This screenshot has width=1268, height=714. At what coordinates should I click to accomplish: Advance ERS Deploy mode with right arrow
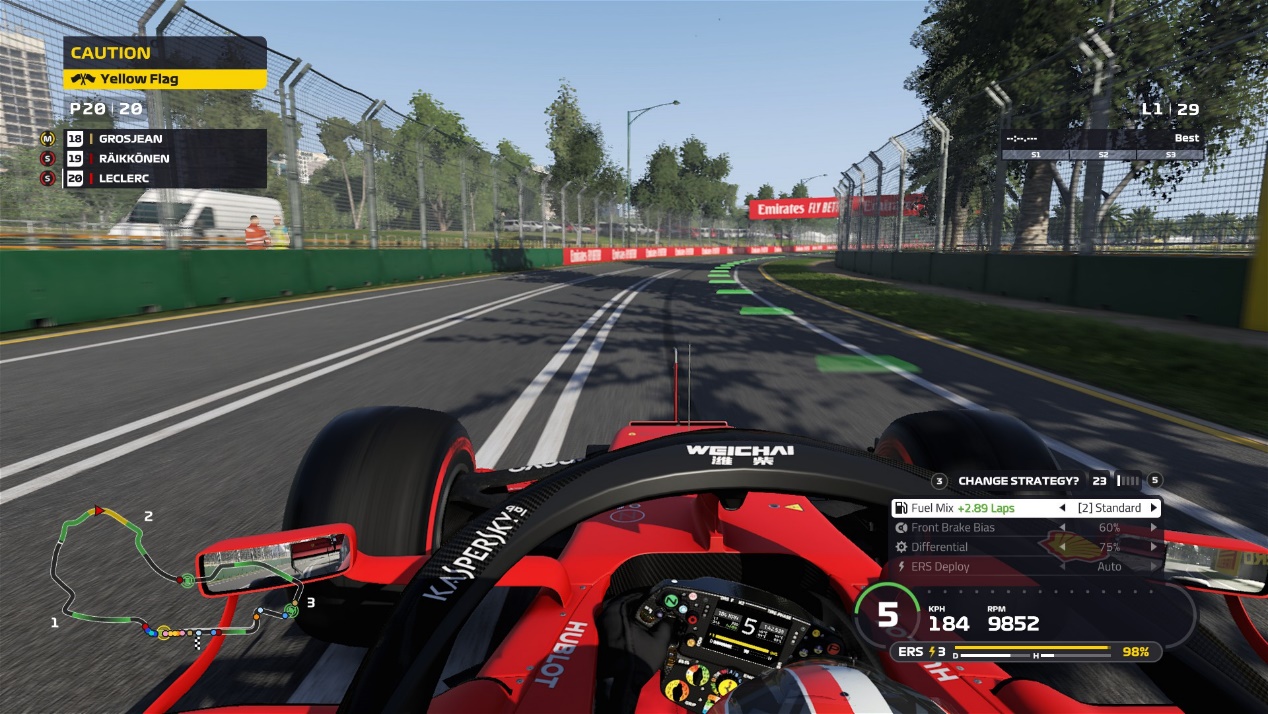click(x=1153, y=566)
